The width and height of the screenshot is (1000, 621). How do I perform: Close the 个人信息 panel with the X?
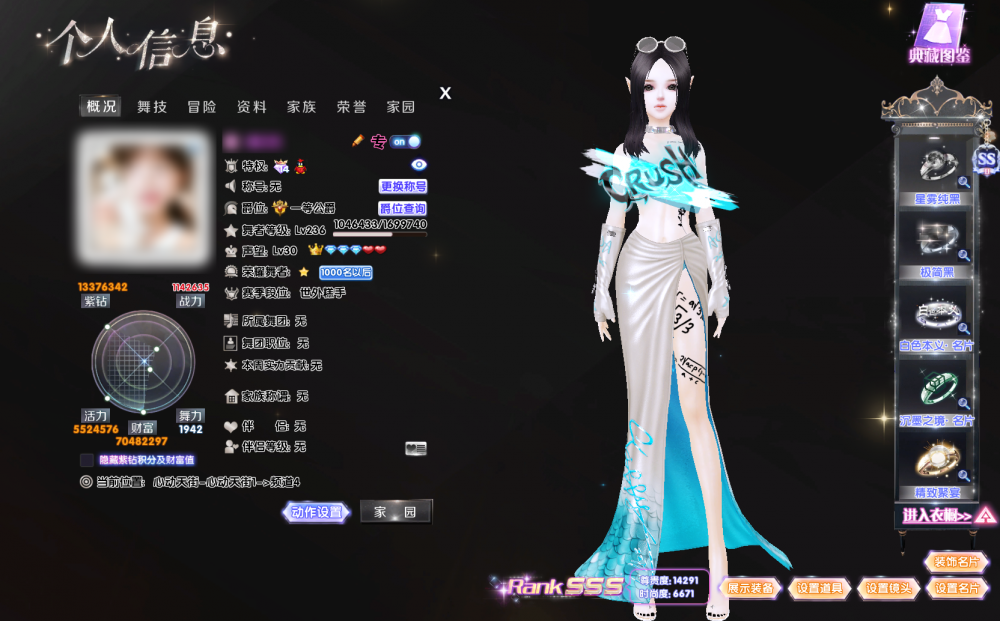(x=445, y=93)
